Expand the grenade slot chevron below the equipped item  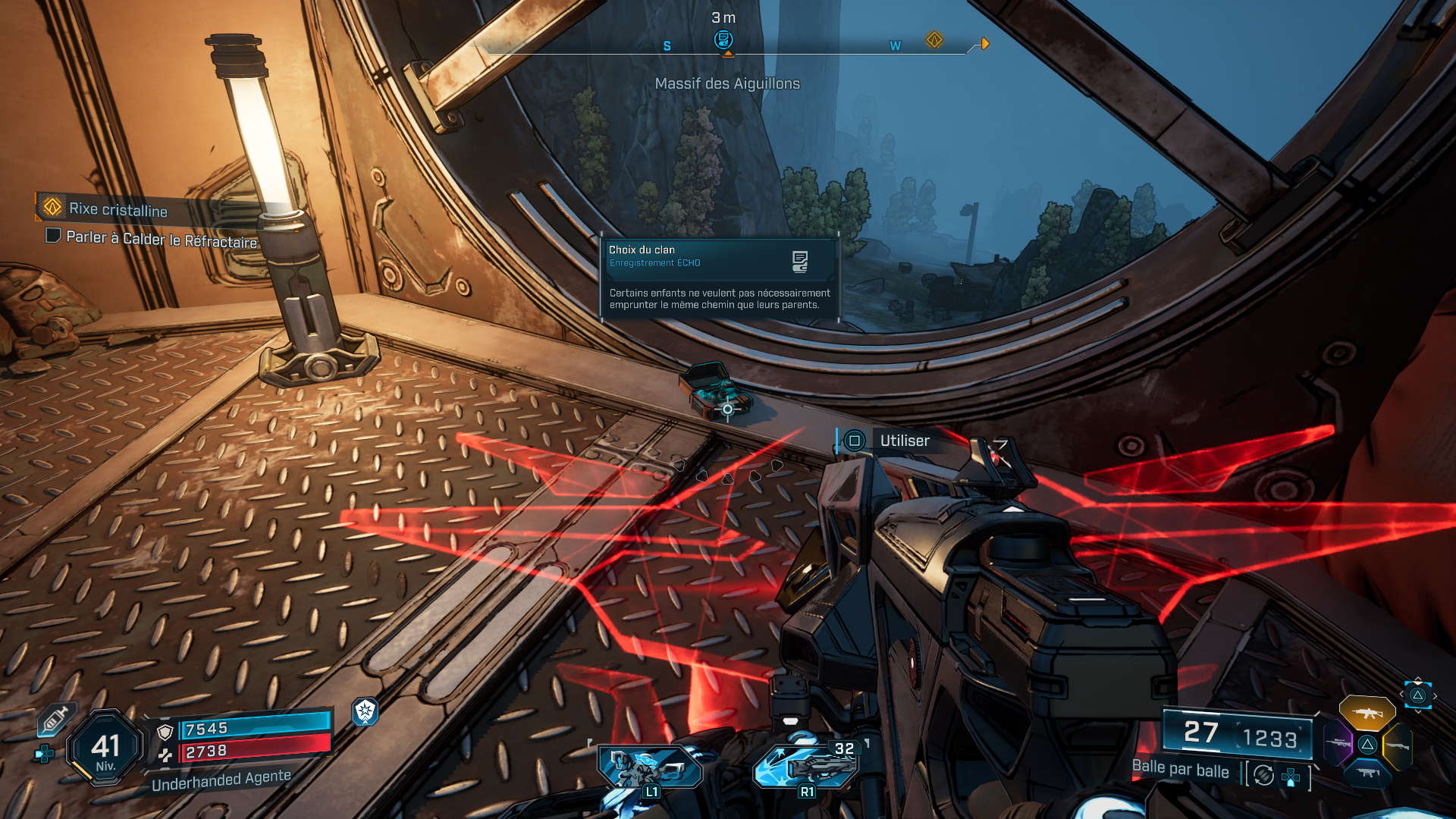tap(1418, 711)
